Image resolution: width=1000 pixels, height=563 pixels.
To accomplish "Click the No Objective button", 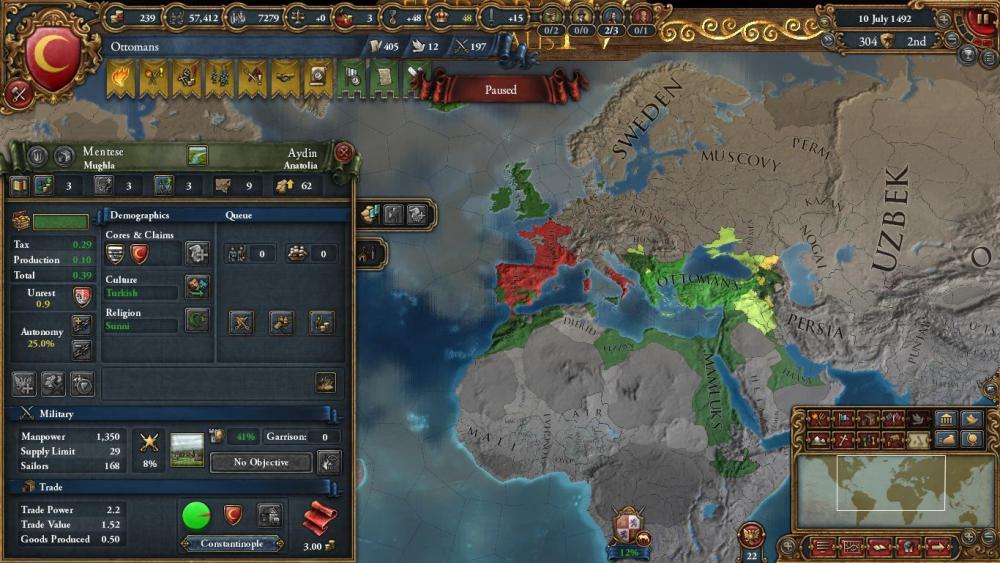I will tap(261, 462).
